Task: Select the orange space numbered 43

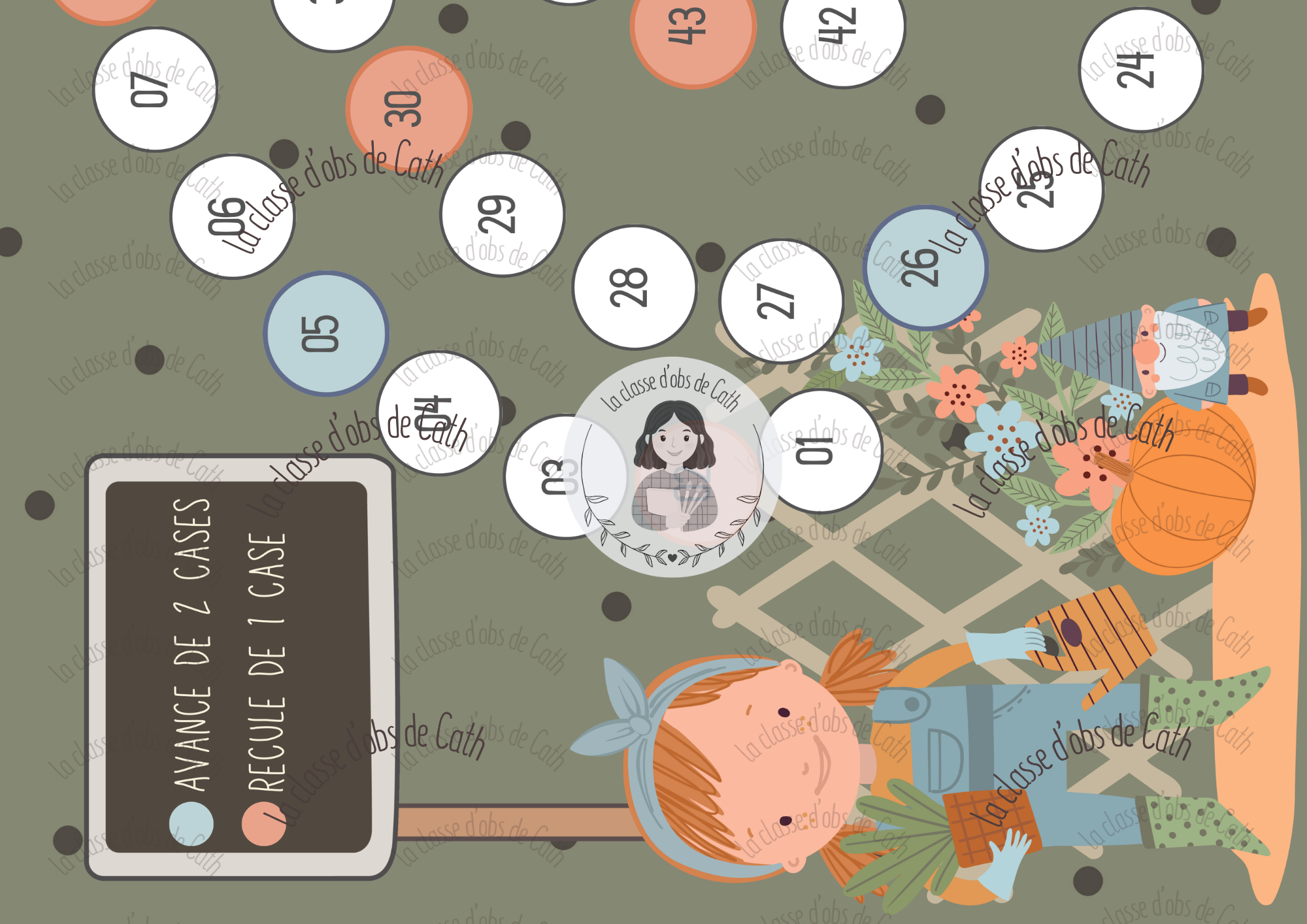Action: click(x=693, y=27)
